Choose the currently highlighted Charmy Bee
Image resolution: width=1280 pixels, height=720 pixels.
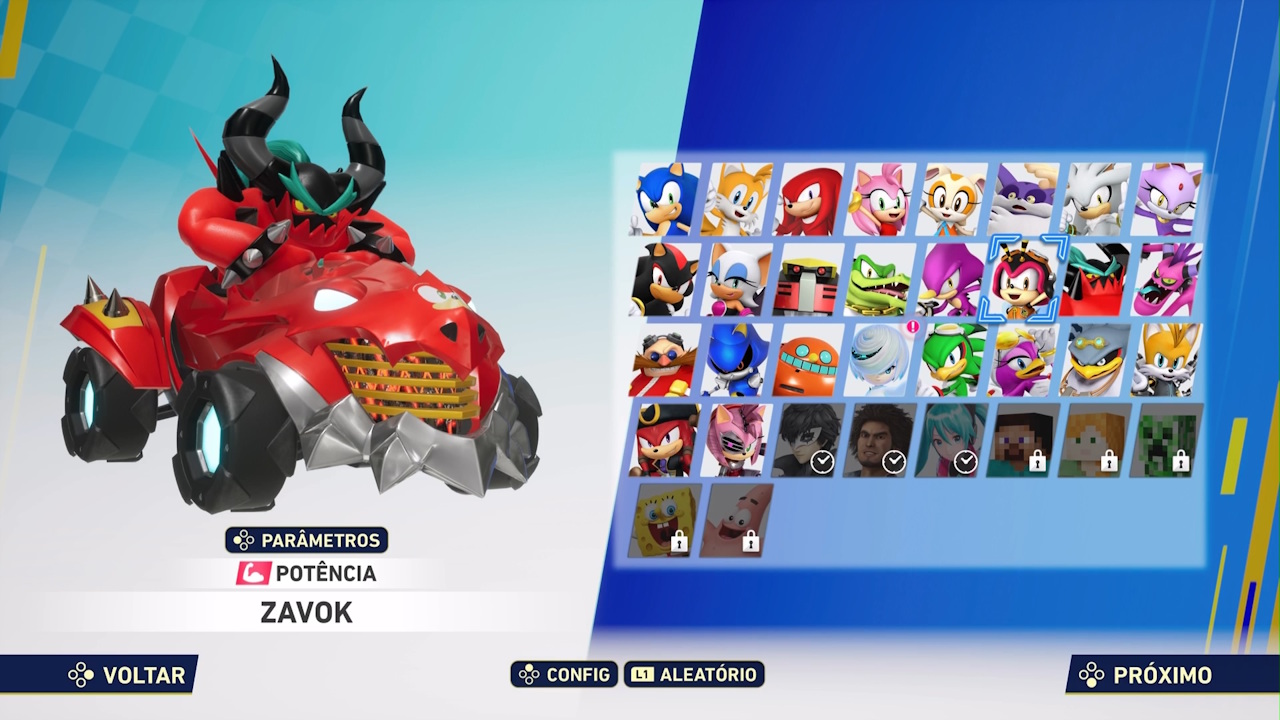(x=1023, y=280)
